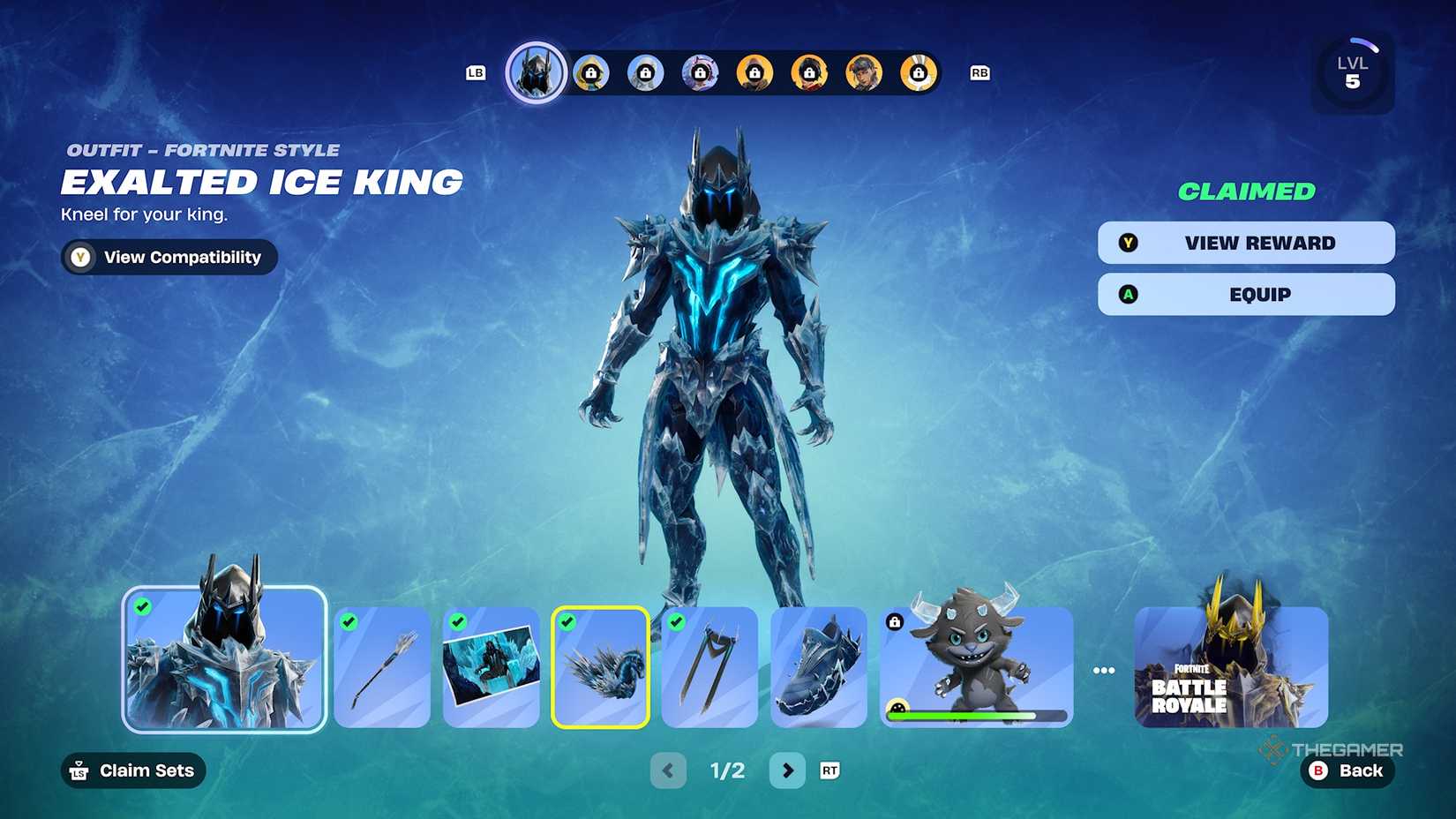Click the Claim Sets option

click(x=132, y=770)
